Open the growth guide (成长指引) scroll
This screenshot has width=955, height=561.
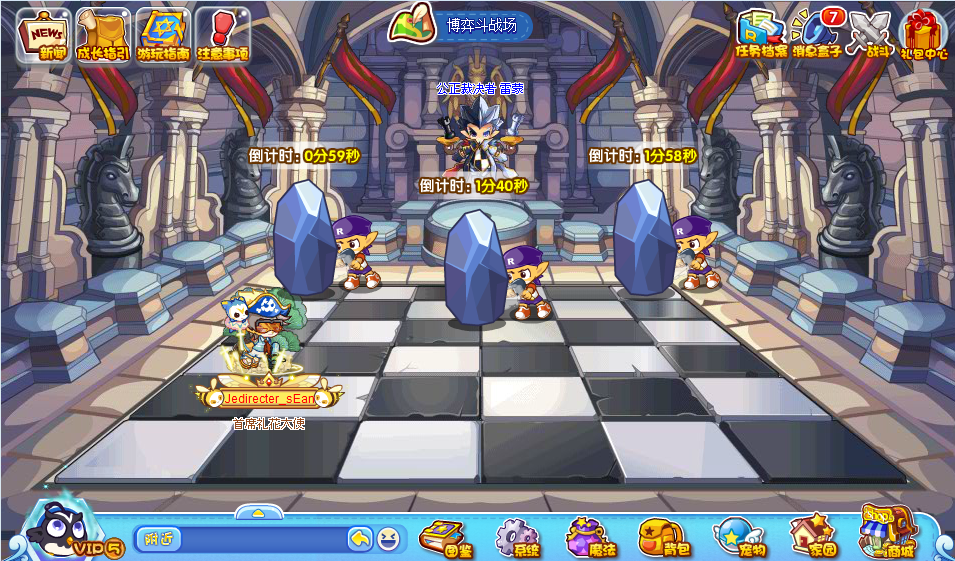[102, 35]
